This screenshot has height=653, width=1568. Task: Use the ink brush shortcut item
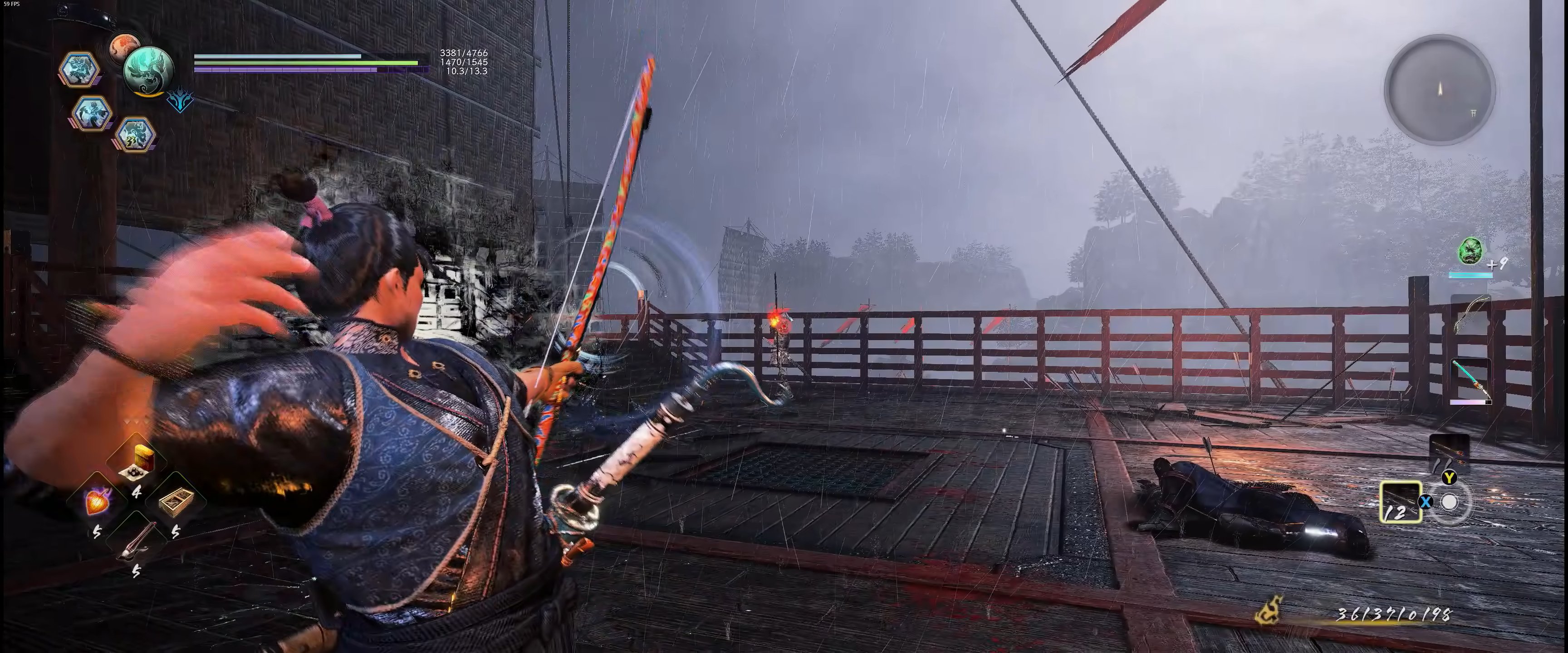(137, 541)
